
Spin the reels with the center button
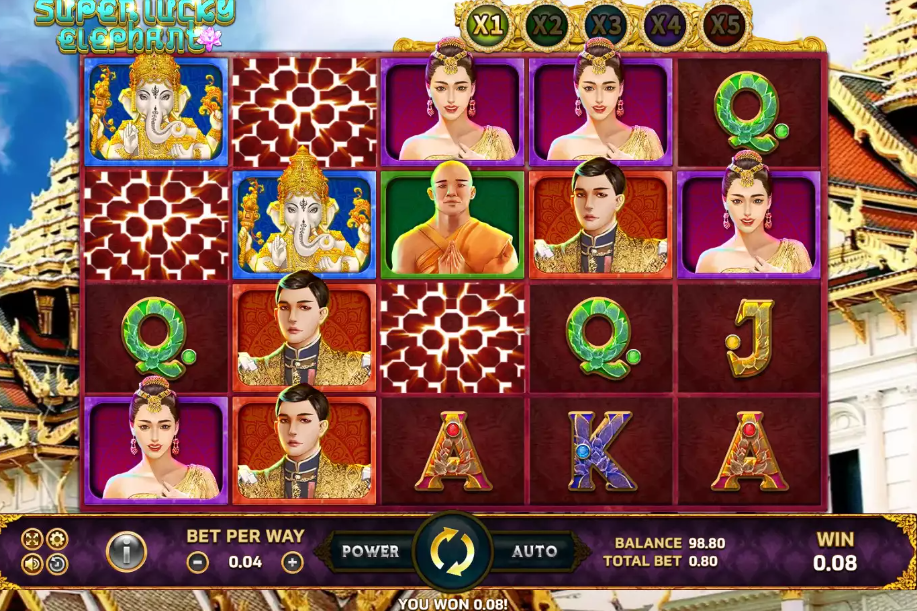point(452,552)
